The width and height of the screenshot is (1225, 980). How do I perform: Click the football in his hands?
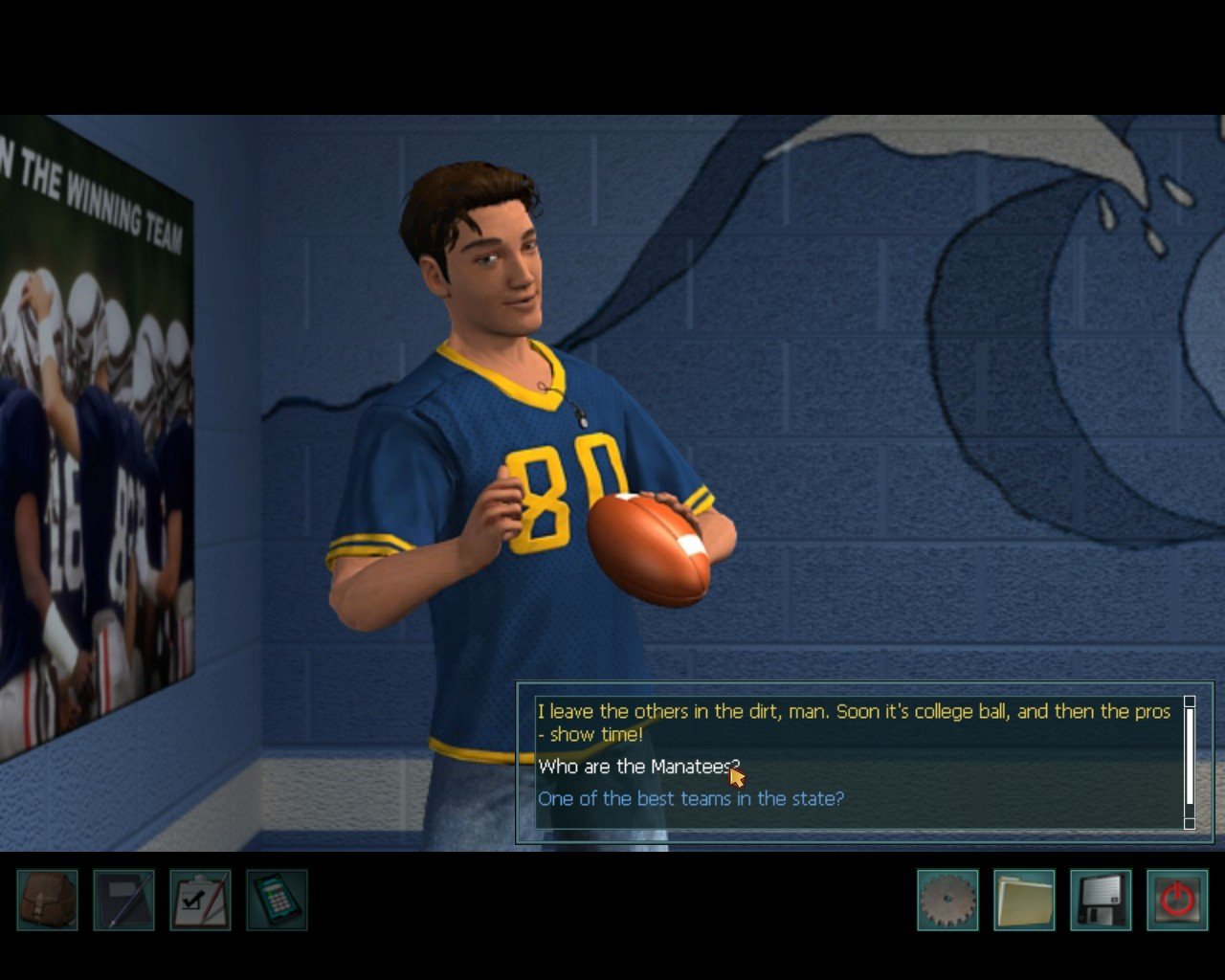click(x=649, y=543)
